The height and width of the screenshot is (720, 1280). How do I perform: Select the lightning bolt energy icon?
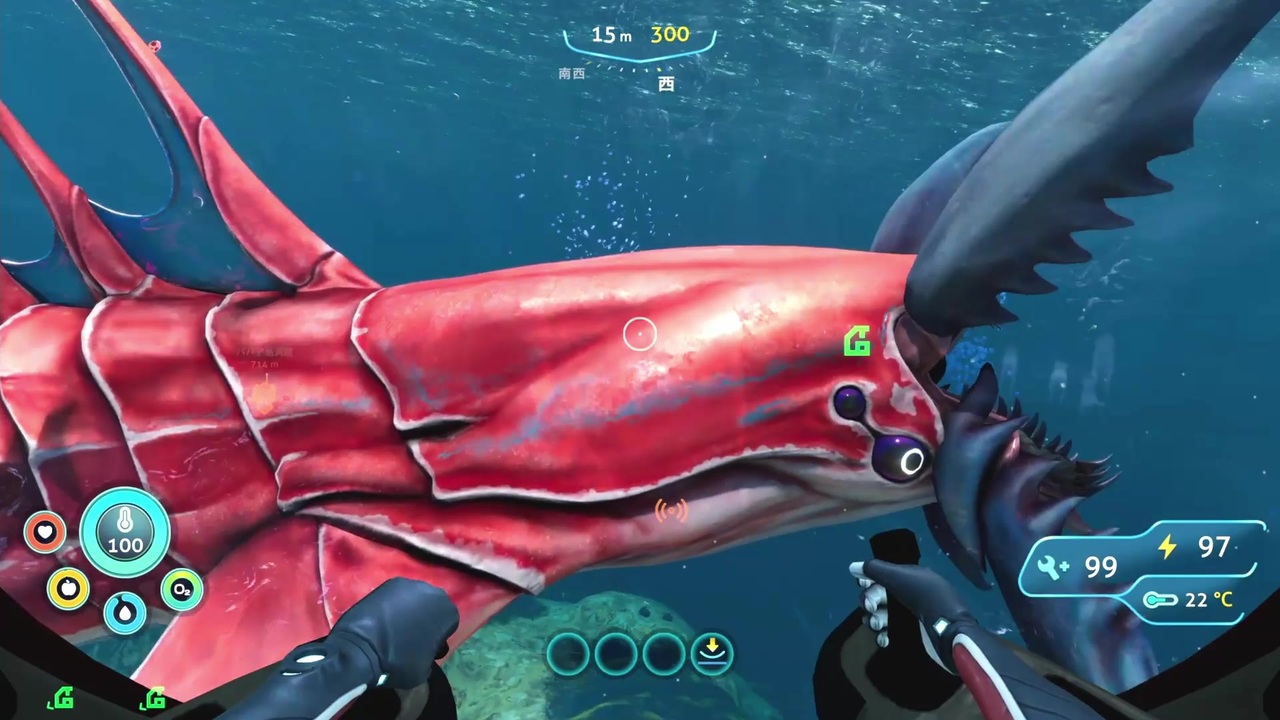click(x=1167, y=547)
